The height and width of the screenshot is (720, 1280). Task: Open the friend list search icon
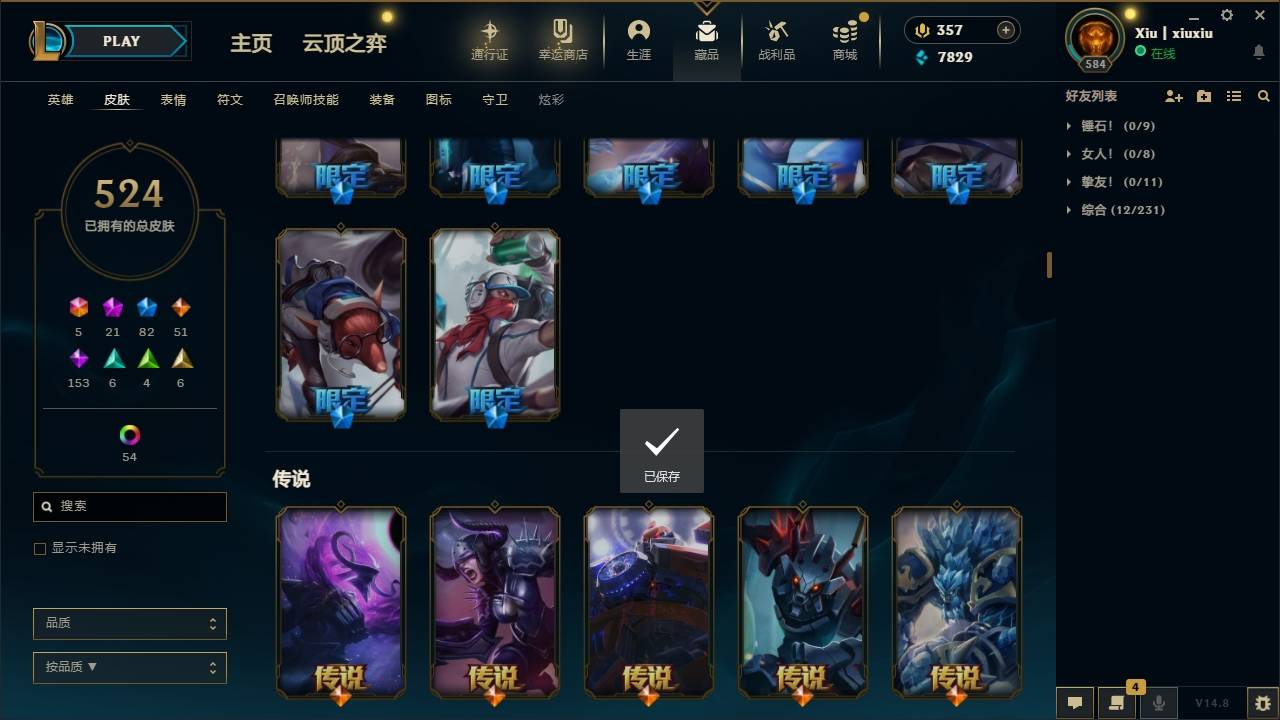[x=1263, y=96]
